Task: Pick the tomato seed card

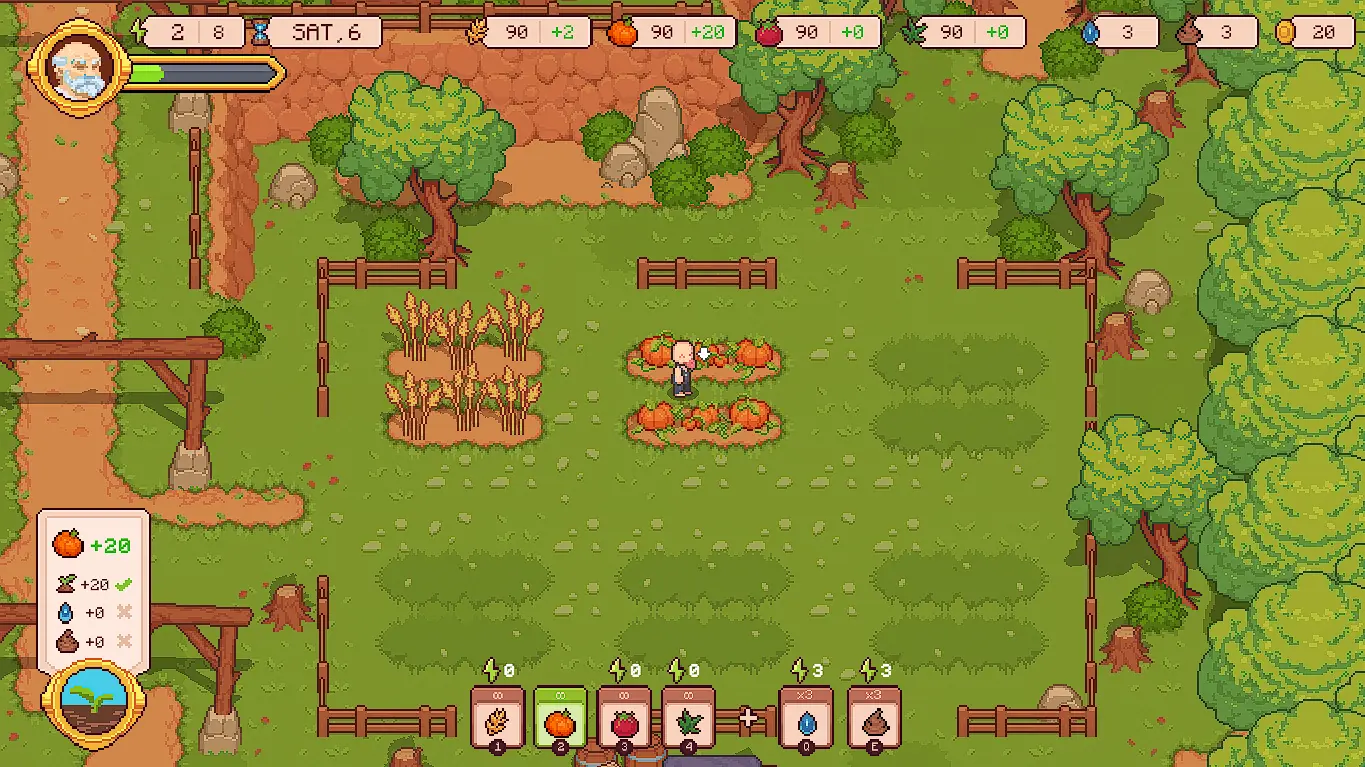Action: click(x=624, y=717)
